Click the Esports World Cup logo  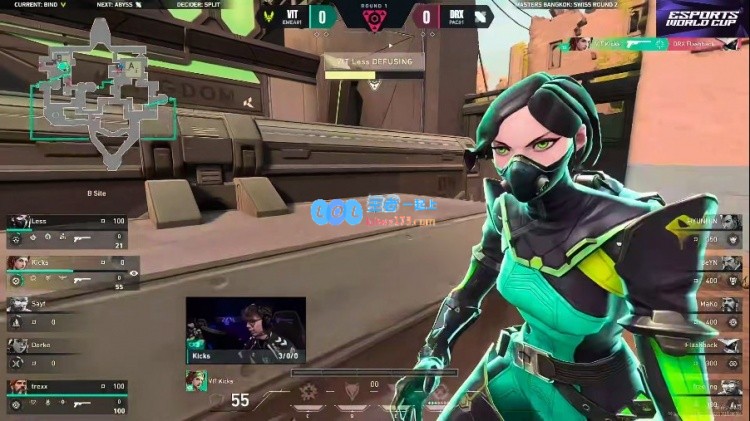pos(701,17)
